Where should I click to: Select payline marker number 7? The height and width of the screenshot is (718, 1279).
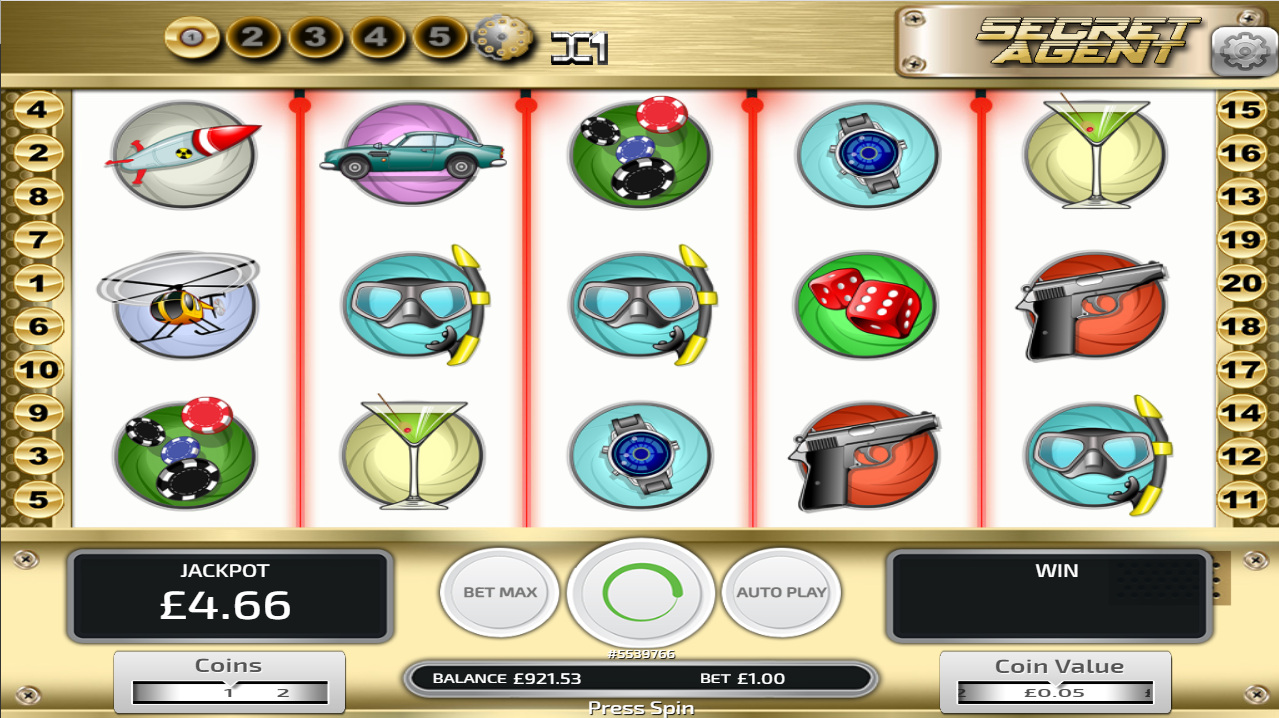[38, 240]
